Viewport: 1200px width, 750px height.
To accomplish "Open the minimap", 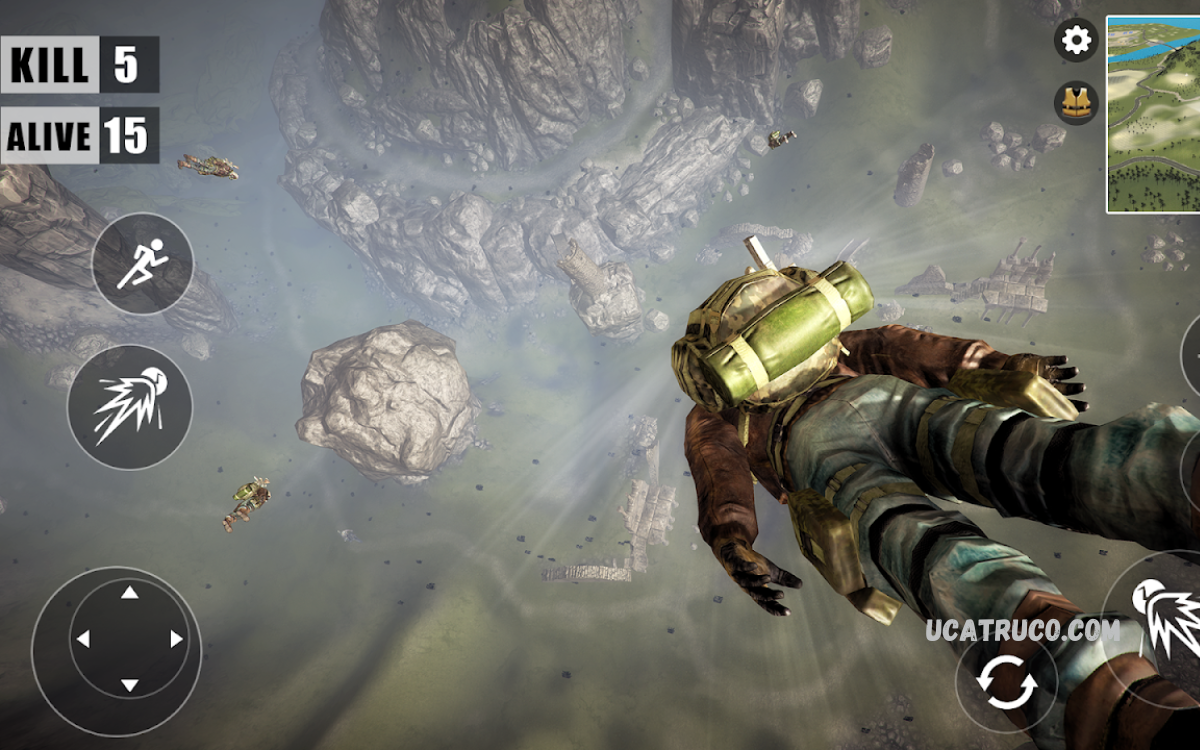I will click(x=1153, y=113).
